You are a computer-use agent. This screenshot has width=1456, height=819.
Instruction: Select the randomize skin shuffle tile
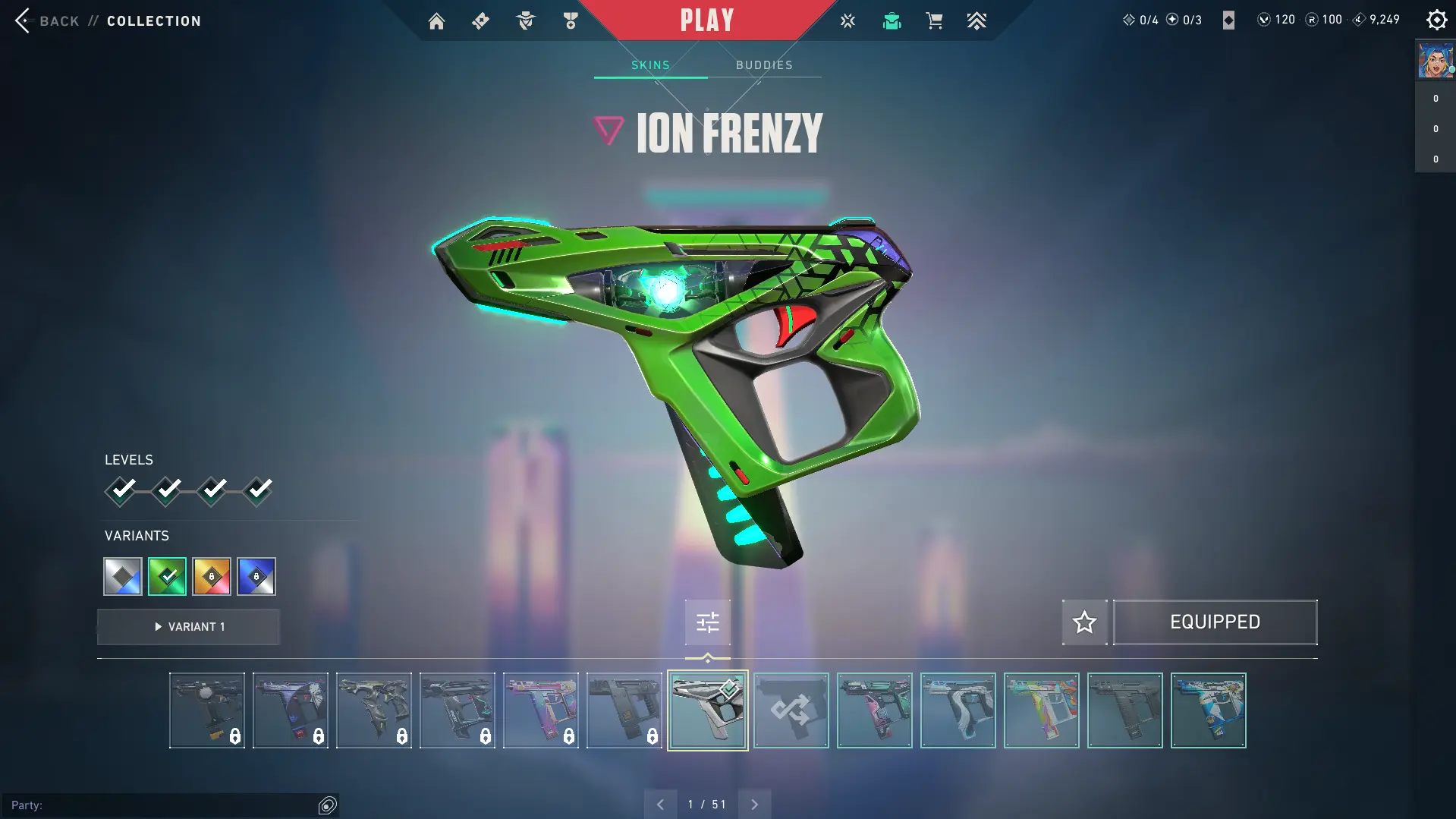pos(791,710)
